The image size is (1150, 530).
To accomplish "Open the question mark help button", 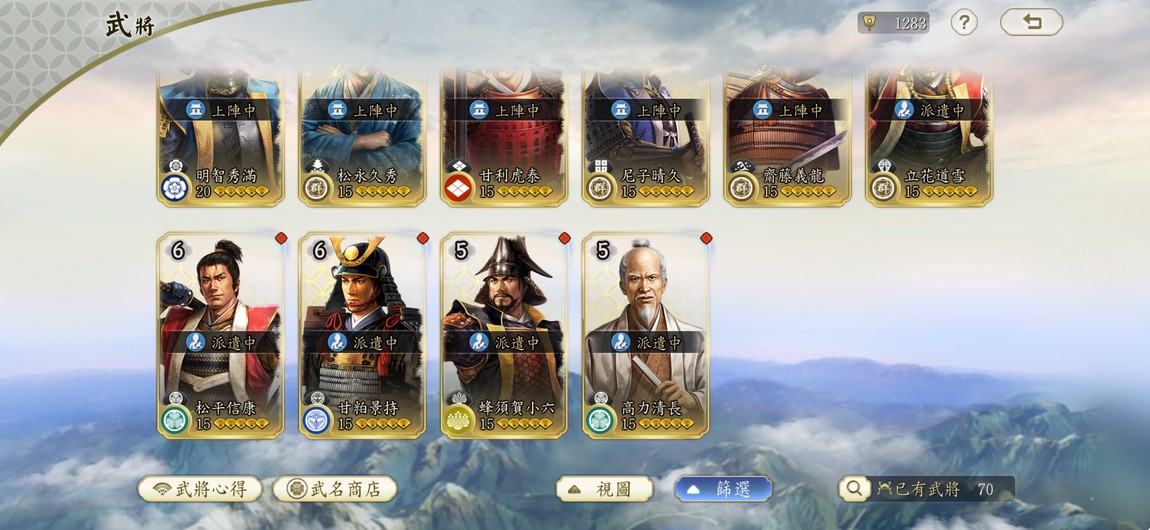I will pyautogui.click(x=964, y=22).
